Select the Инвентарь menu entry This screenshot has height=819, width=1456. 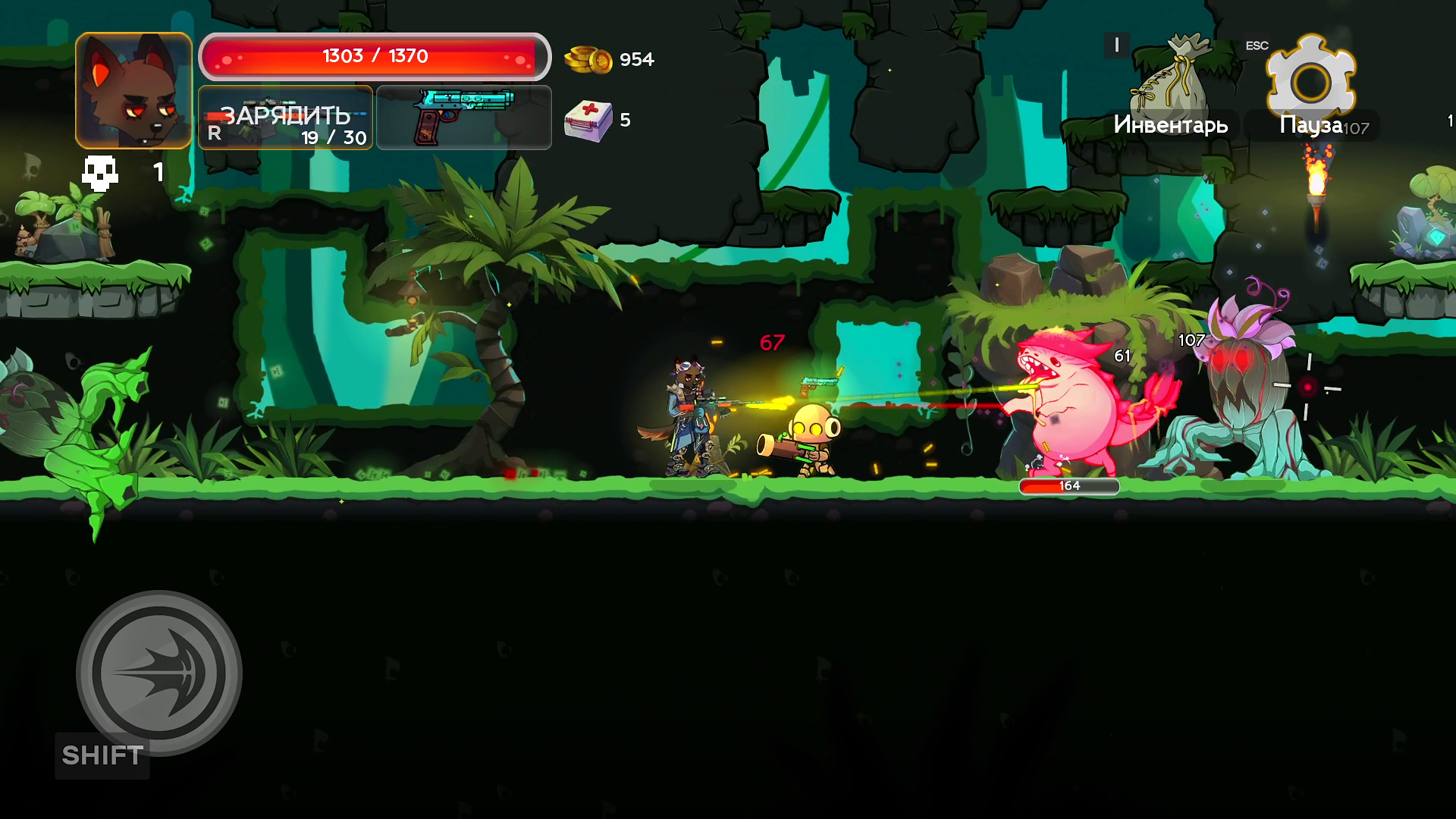click(1172, 125)
